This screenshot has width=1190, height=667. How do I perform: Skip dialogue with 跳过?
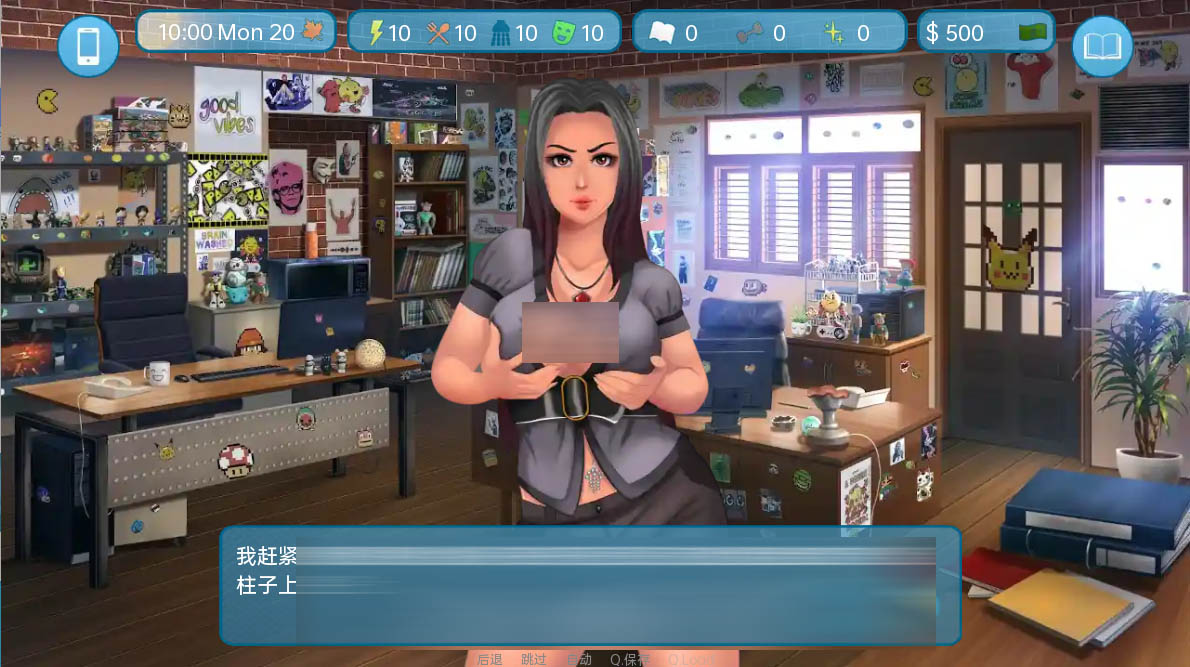[x=534, y=659]
